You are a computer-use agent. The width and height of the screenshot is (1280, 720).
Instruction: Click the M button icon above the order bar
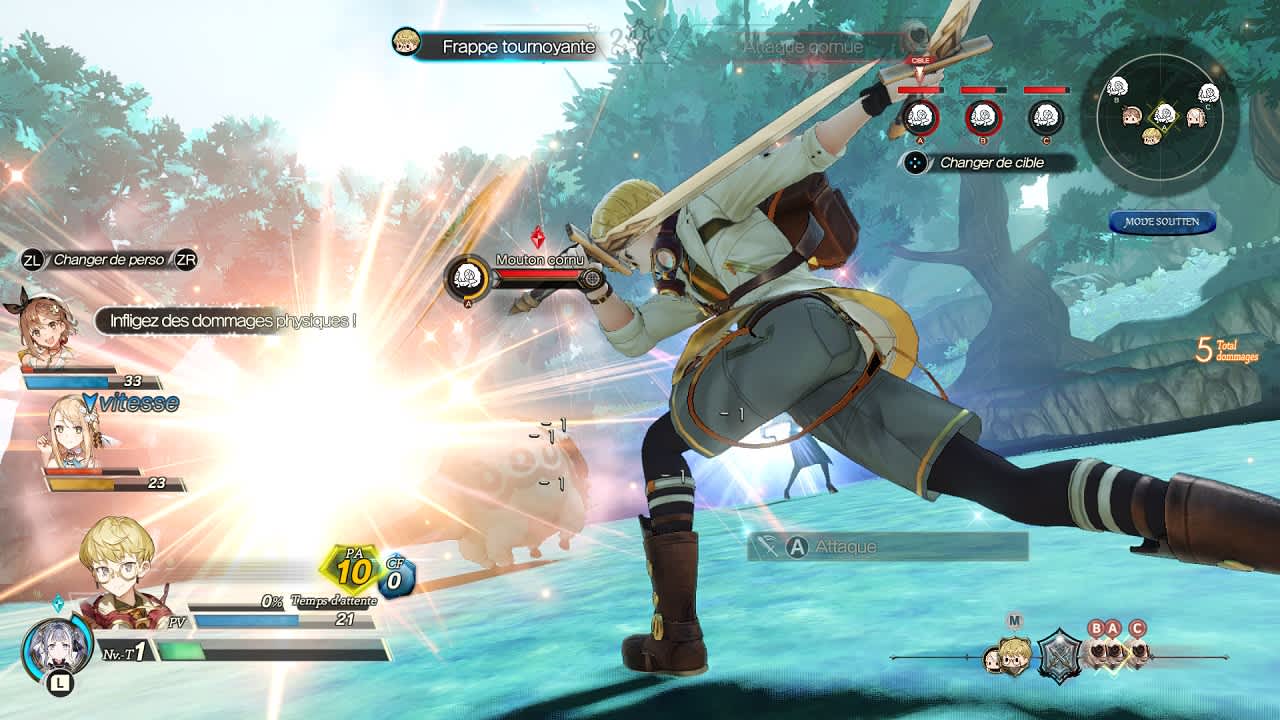point(1015,620)
